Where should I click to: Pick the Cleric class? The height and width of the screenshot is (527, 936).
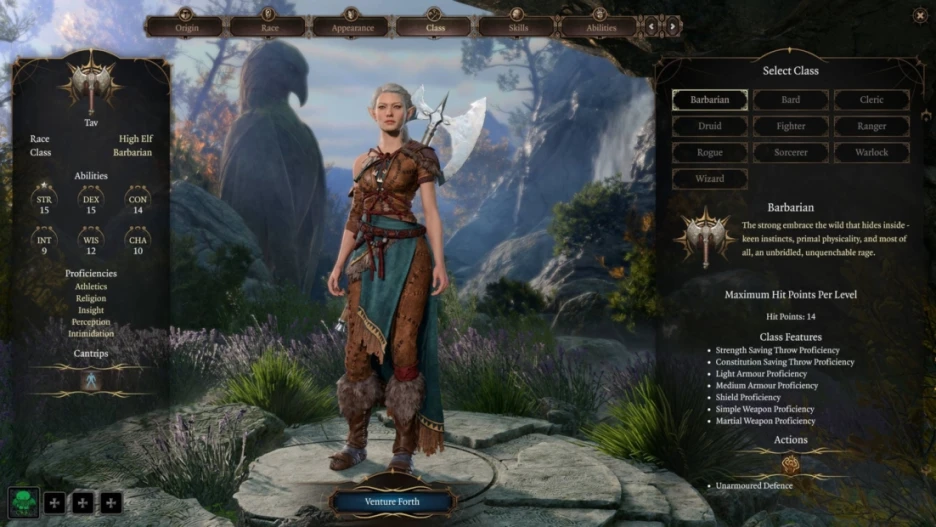[x=871, y=100]
